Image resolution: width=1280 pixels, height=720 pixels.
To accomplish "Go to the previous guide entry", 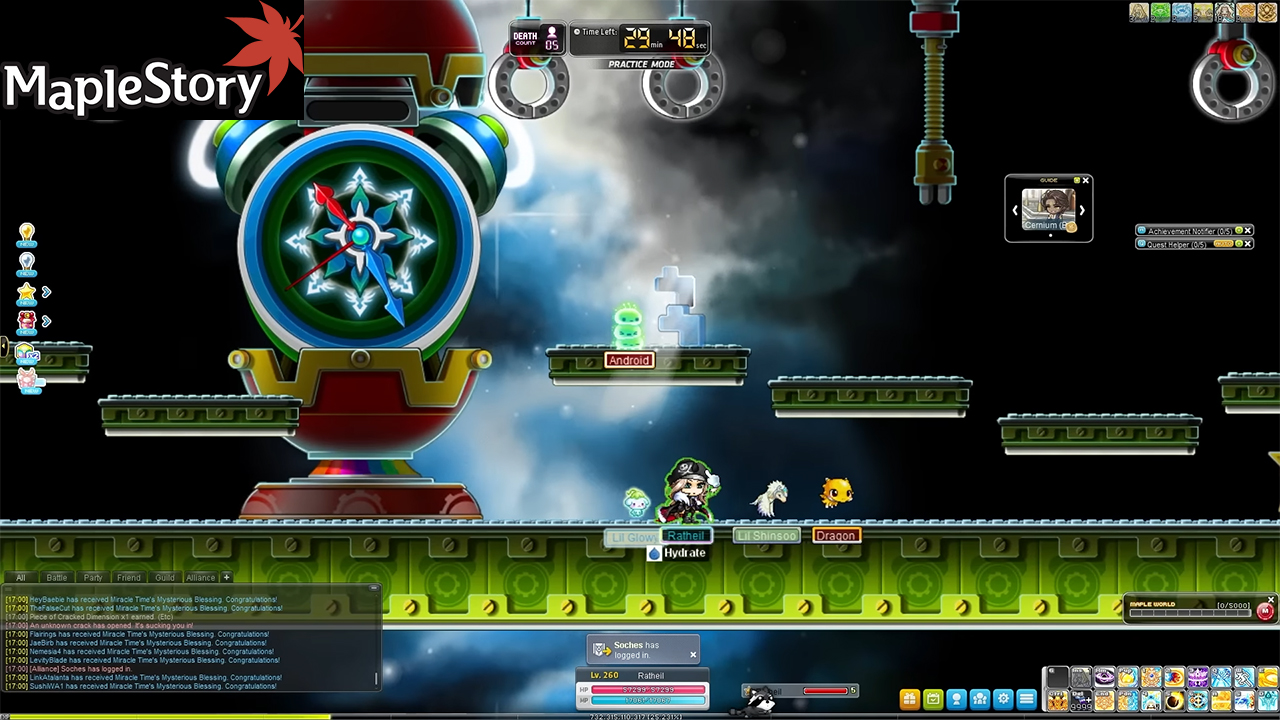I will click(x=1016, y=211).
